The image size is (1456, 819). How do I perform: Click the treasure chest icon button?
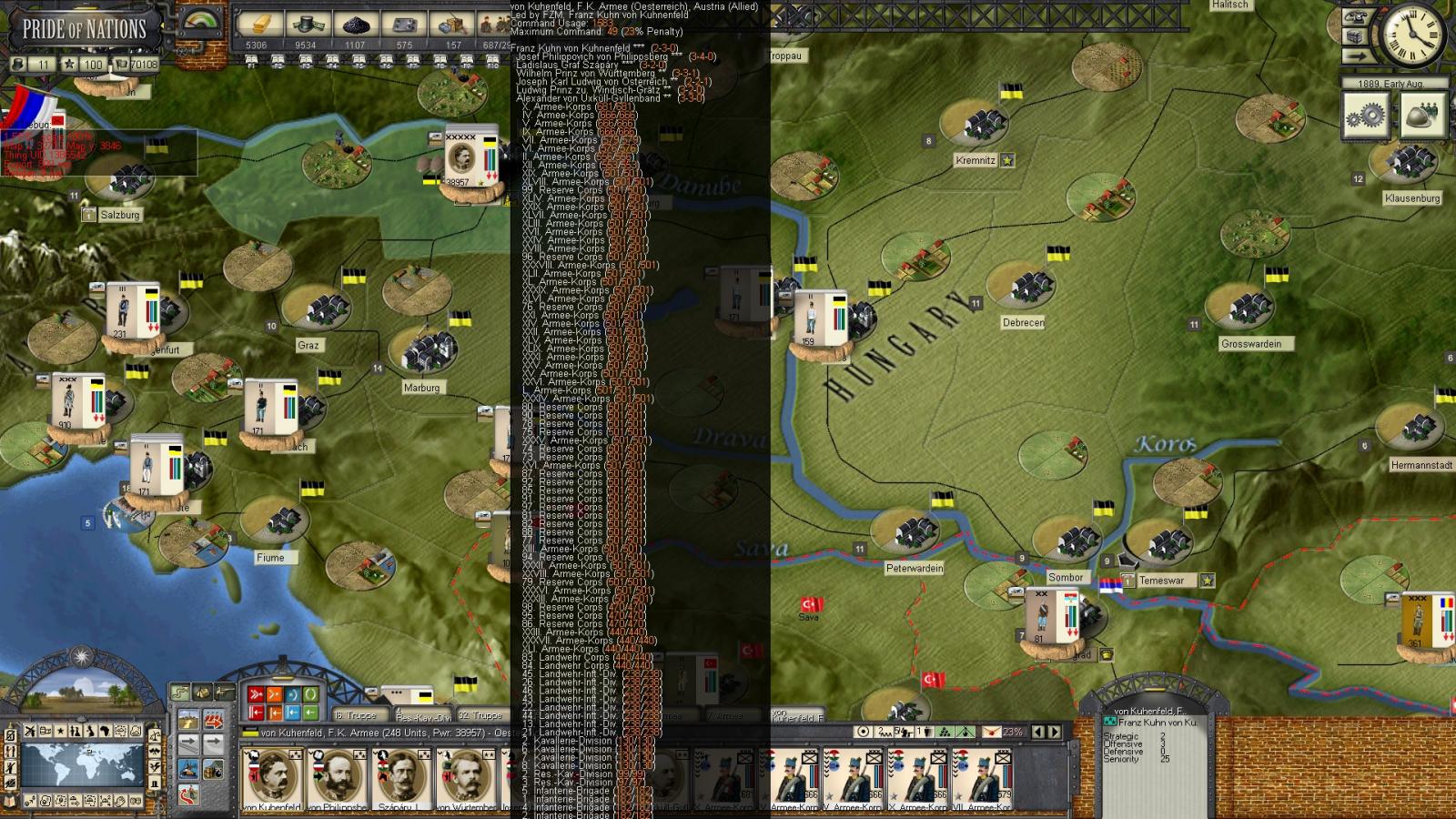[x=1356, y=37]
